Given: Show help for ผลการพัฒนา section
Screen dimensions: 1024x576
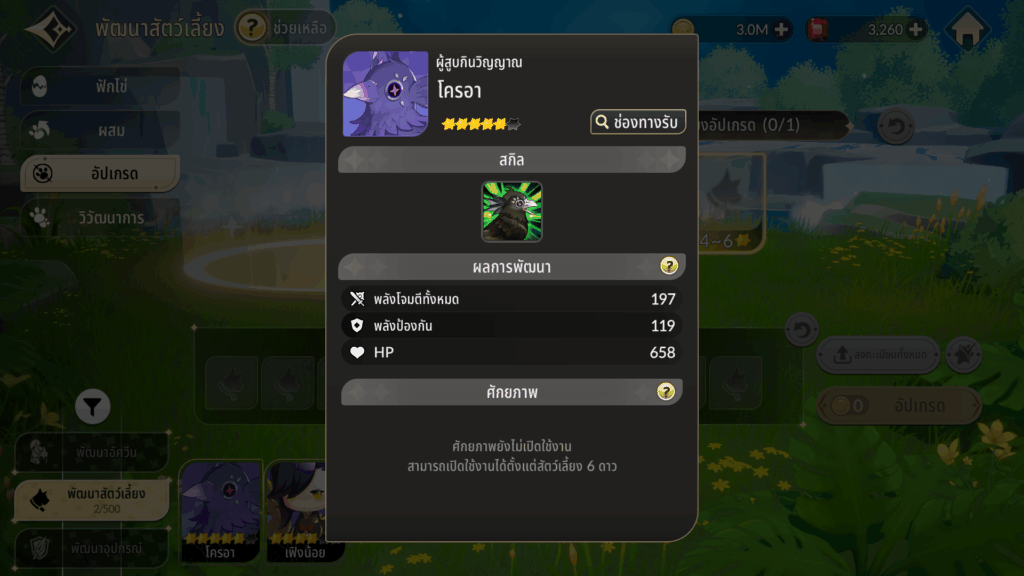Looking at the screenshot, I should click(x=669, y=266).
